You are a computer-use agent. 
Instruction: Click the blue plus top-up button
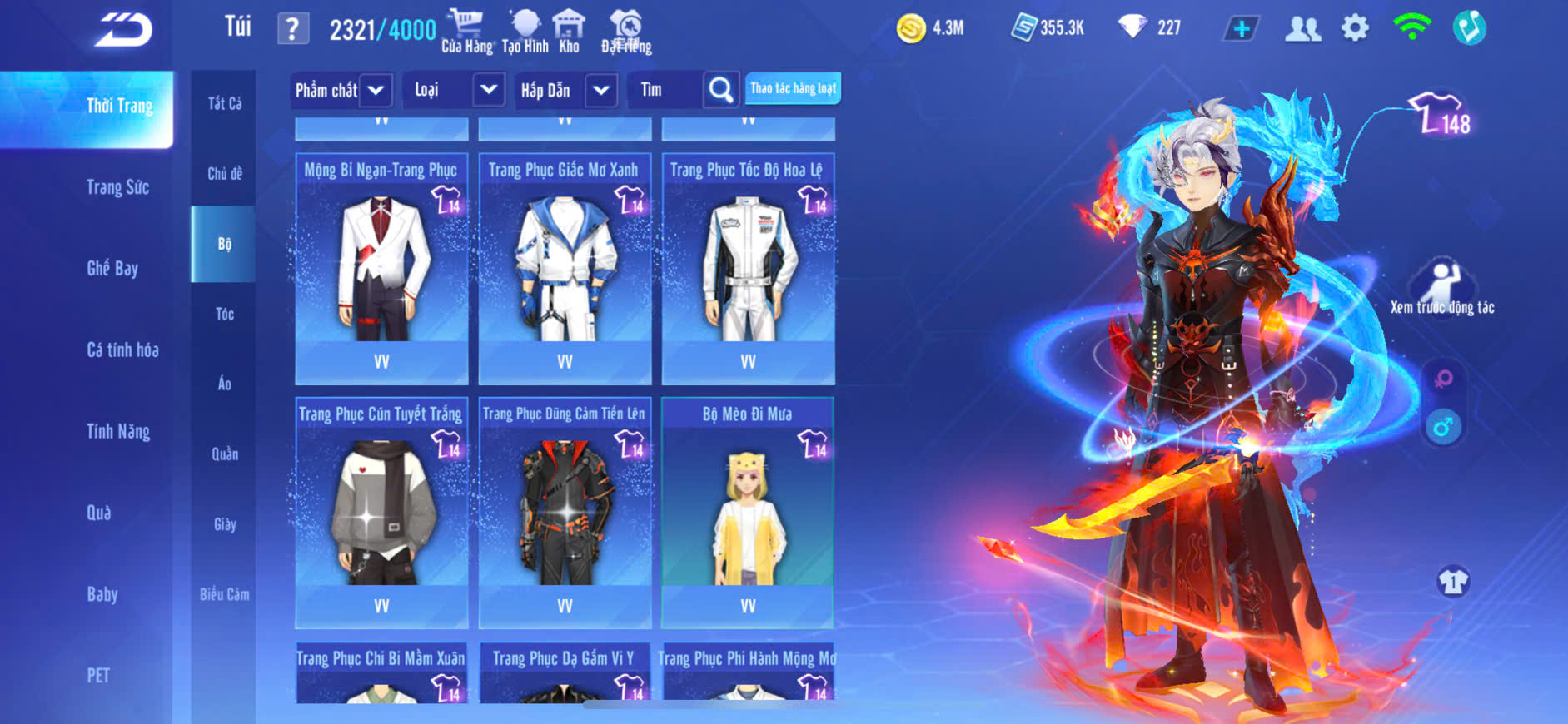pyautogui.click(x=1241, y=29)
